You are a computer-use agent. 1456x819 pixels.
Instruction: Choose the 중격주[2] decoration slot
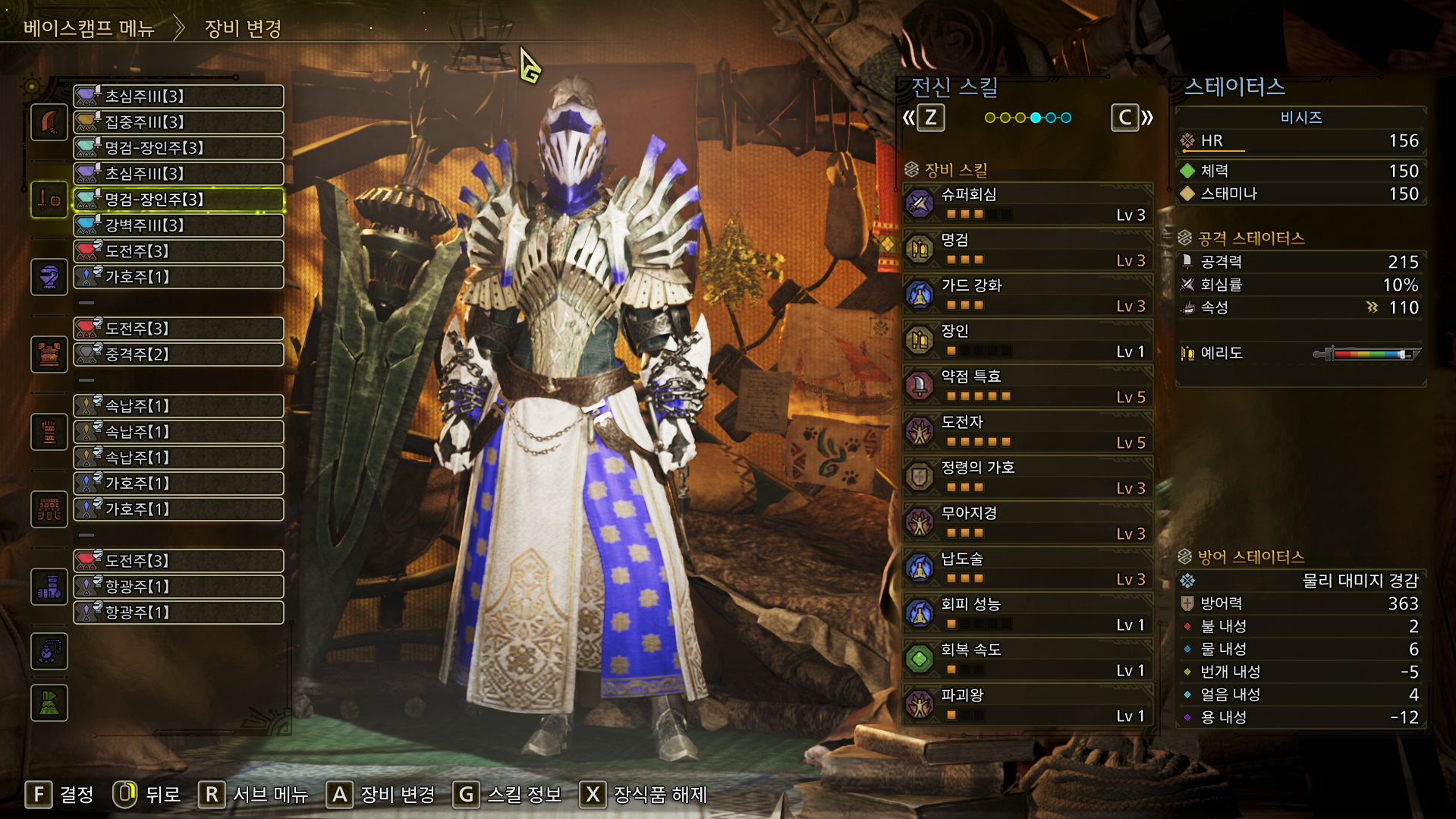(x=178, y=354)
